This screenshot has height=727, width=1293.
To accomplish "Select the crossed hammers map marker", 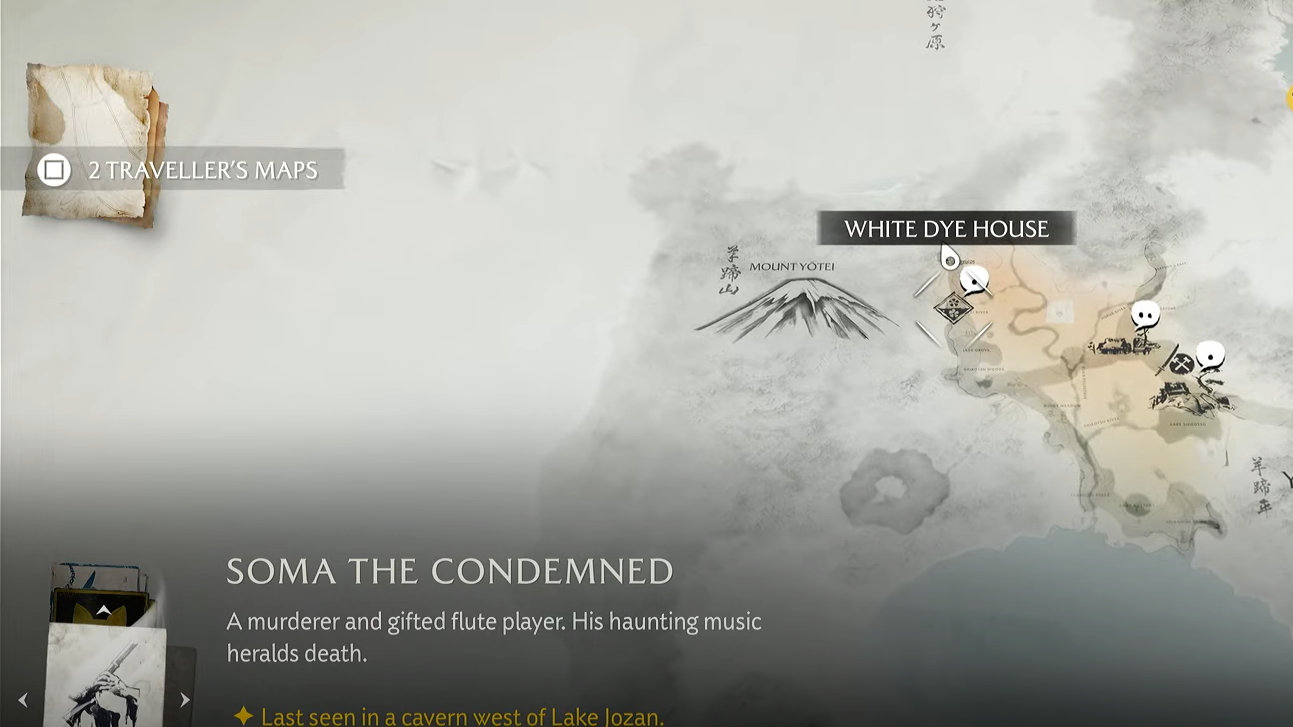I will pyautogui.click(x=1182, y=364).
